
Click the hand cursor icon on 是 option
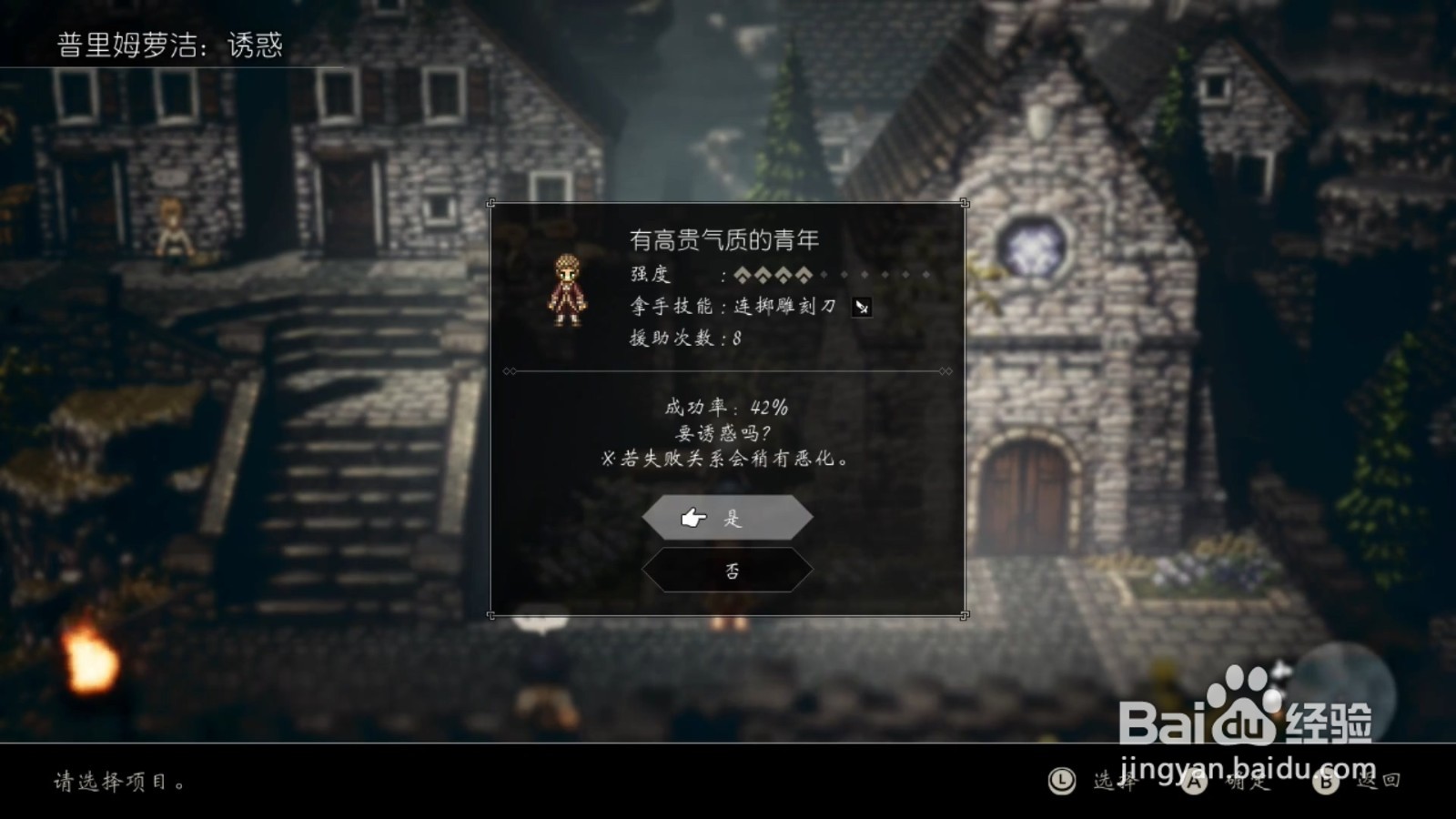[x=693, y=516]
